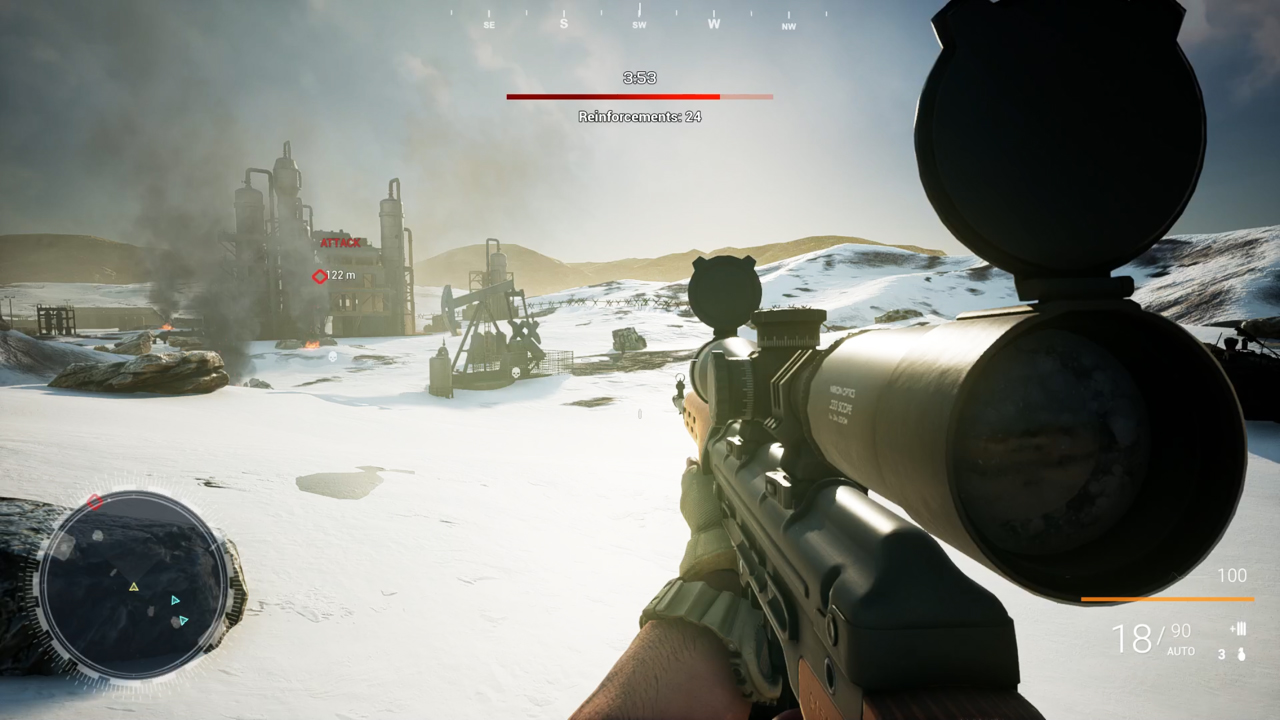Select the yellow player arrow on the minimap
Viewport: 1280px width, 720px height.
(133, 587)
